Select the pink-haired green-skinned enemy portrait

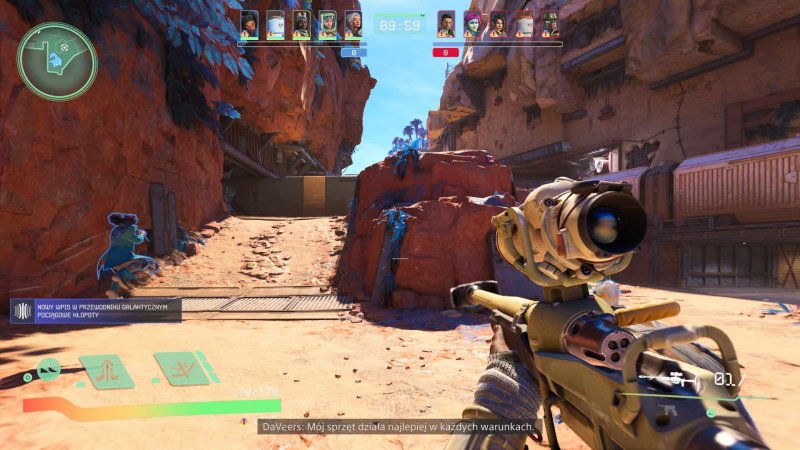tap(472, 24)
